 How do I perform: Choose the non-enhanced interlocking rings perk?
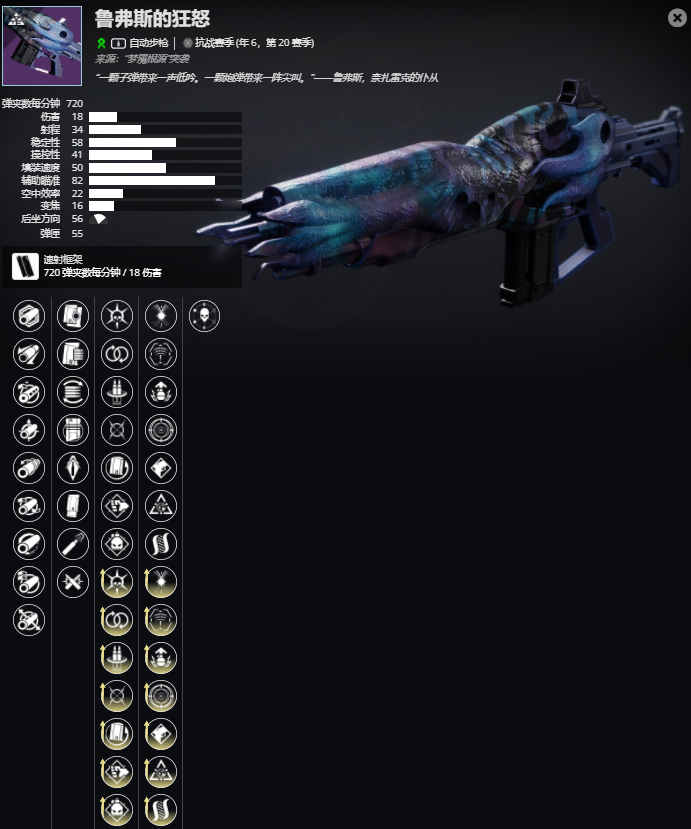pos(117,354)
